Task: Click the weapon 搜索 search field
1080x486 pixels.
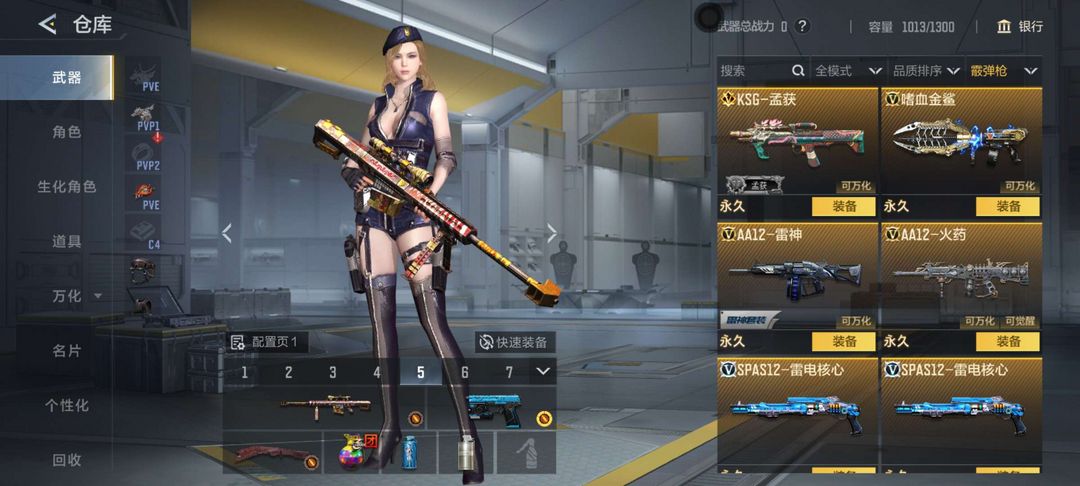Action: click(755, 71)
